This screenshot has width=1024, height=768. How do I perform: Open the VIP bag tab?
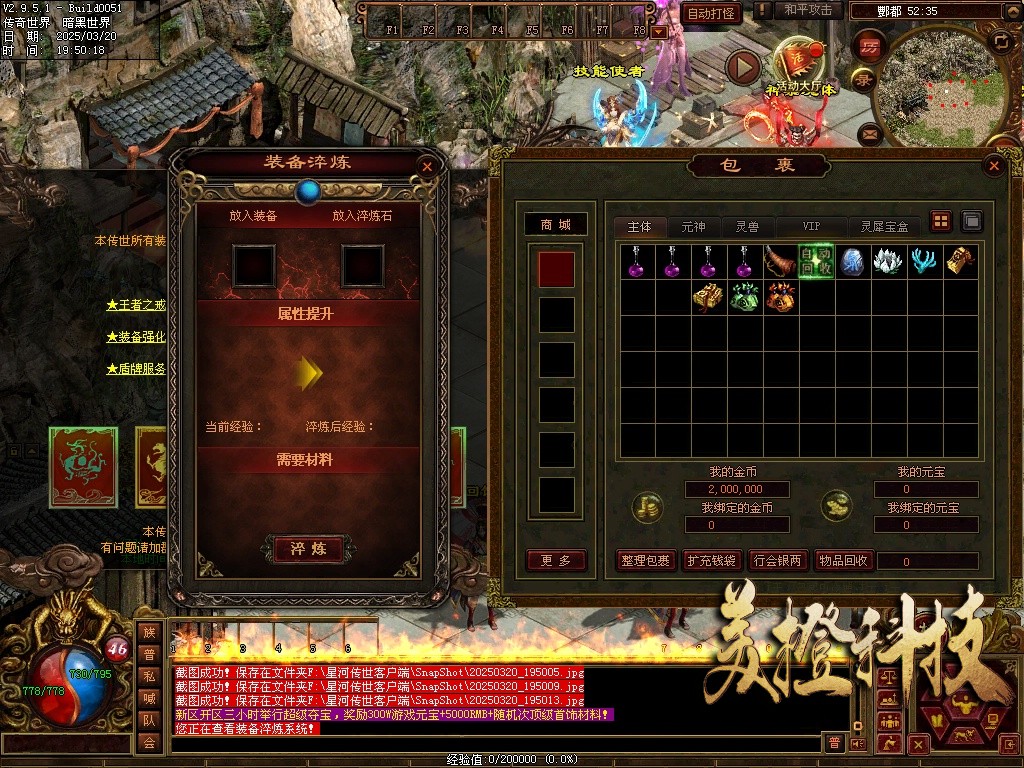(x=810, y=227)
